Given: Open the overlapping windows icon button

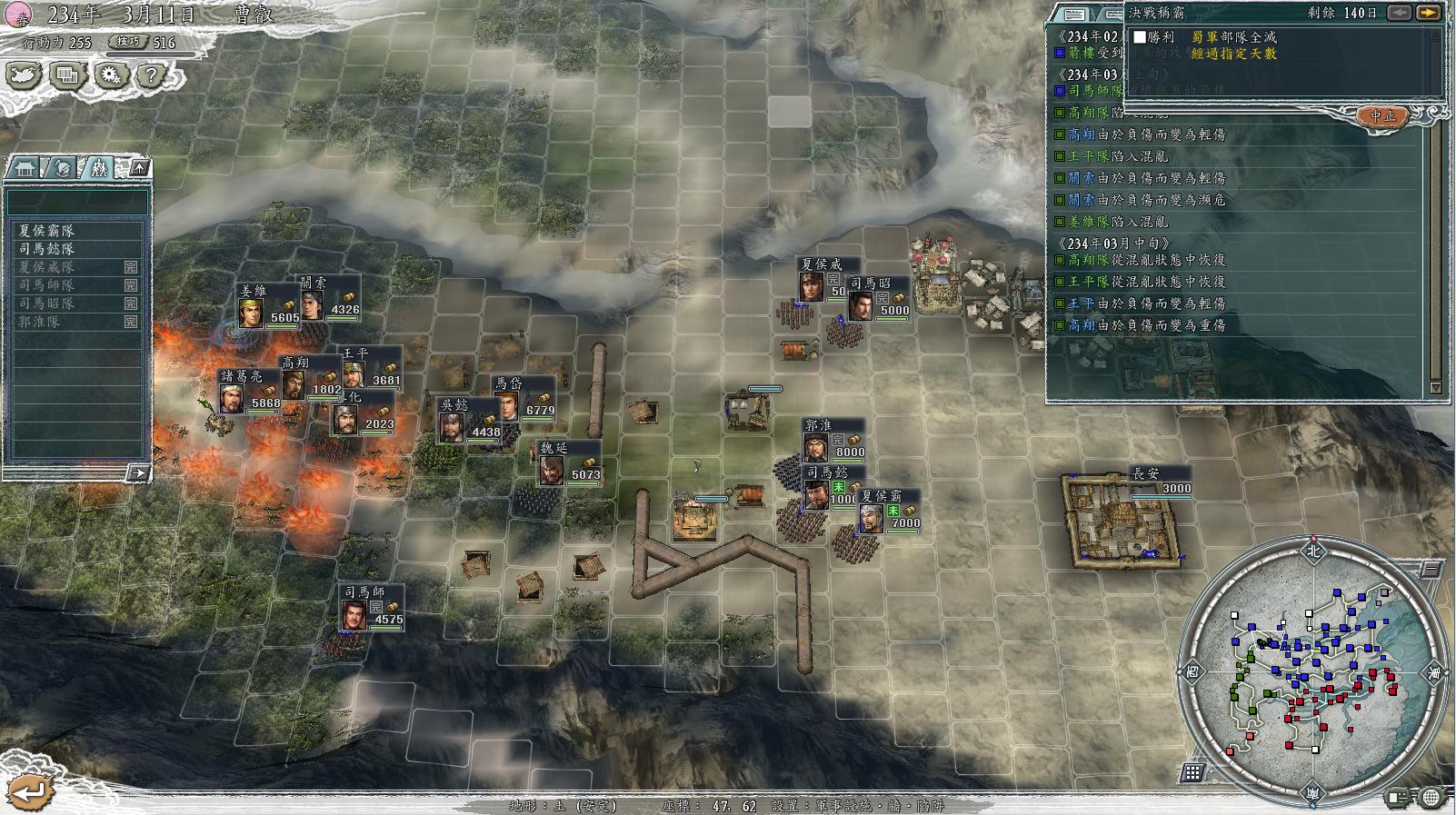Looking at the screenshot, I should click(66, 75).
